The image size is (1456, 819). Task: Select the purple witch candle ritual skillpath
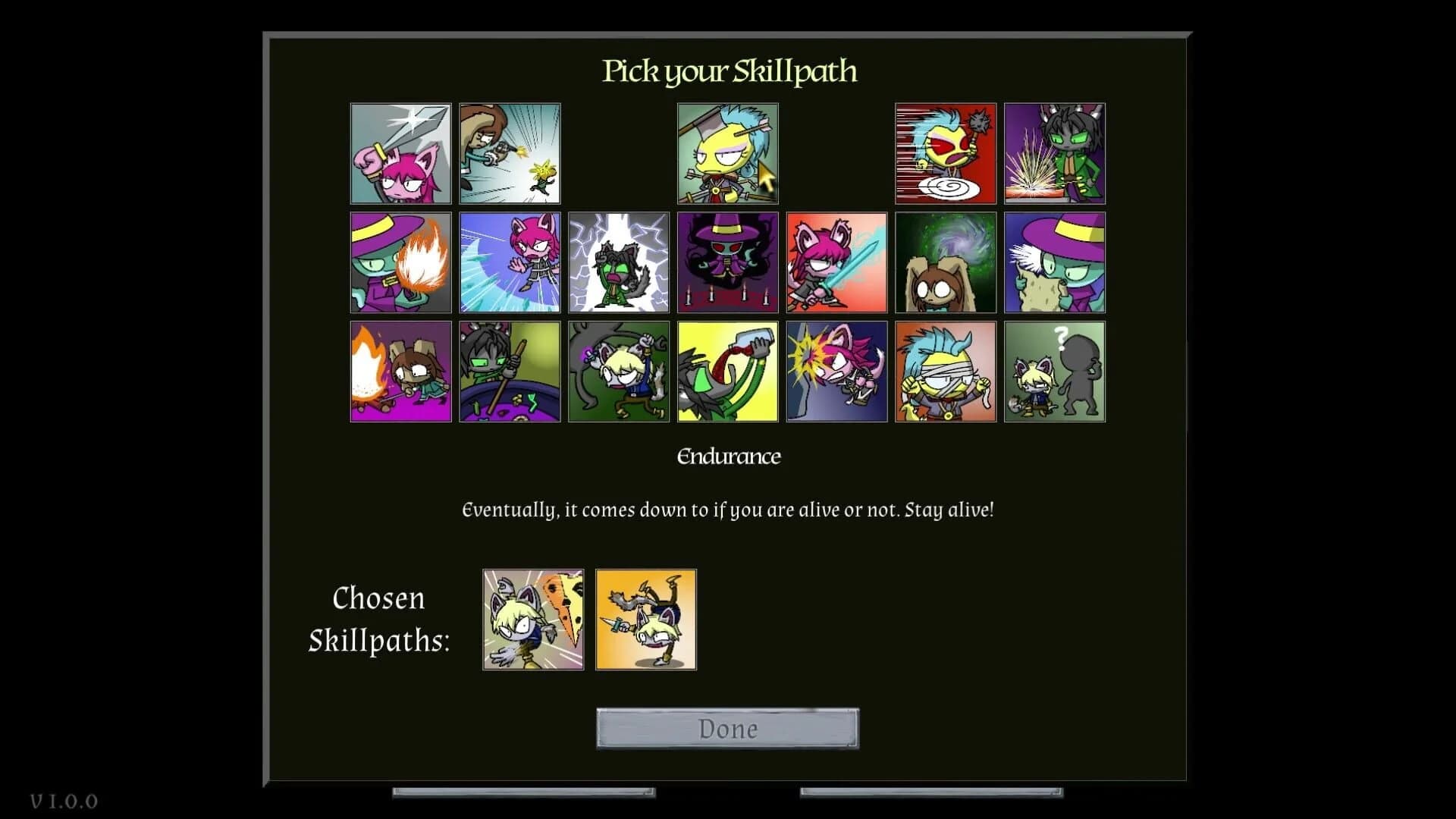point(729,262)
